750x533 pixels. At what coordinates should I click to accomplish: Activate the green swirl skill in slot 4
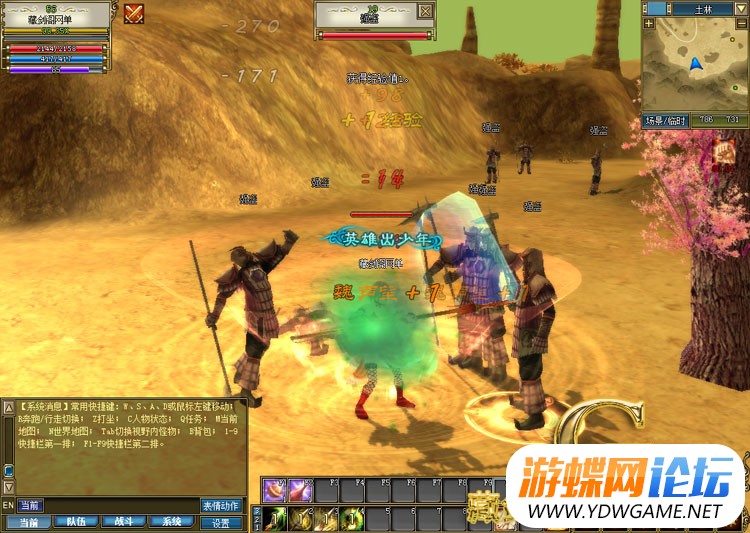351,518
